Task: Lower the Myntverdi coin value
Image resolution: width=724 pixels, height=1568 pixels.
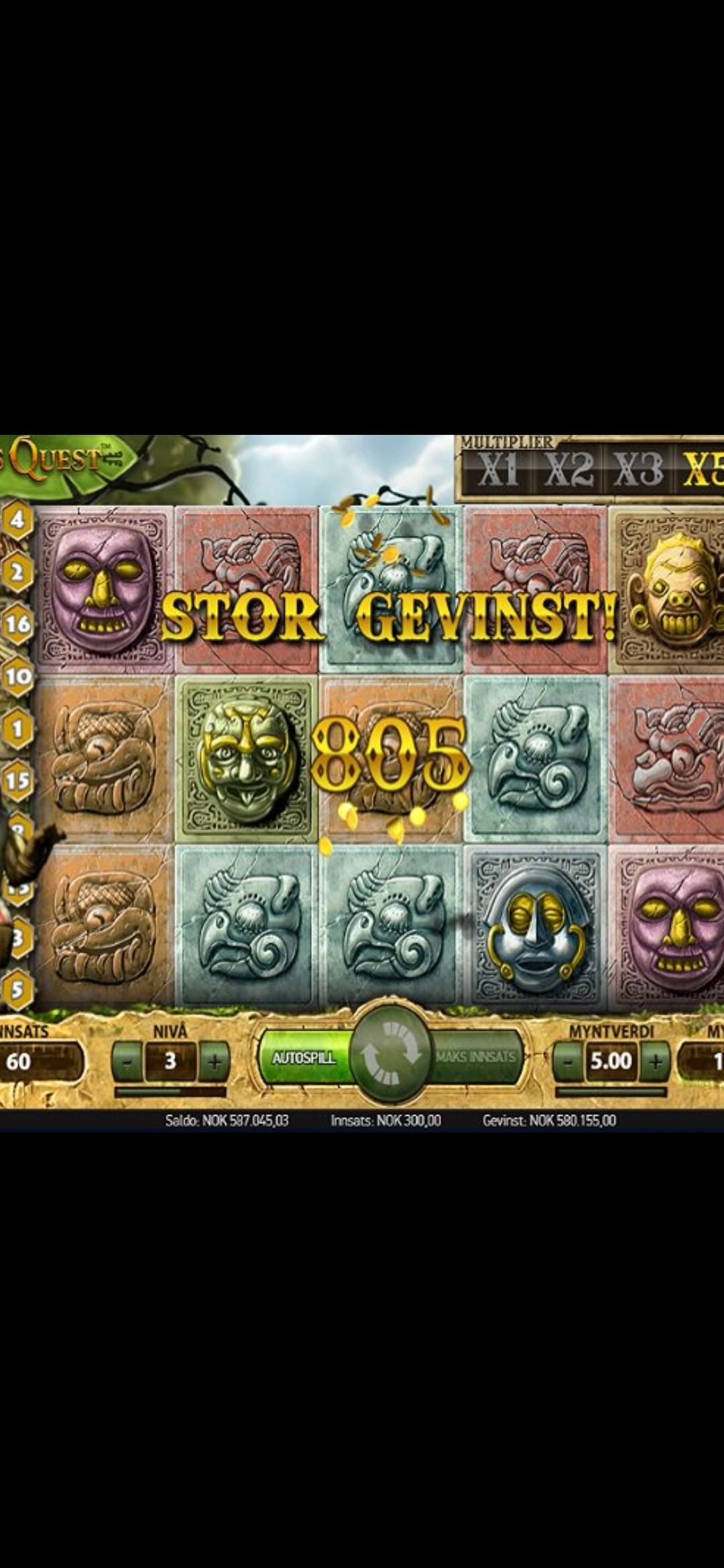Action: tap(568, 1061)
